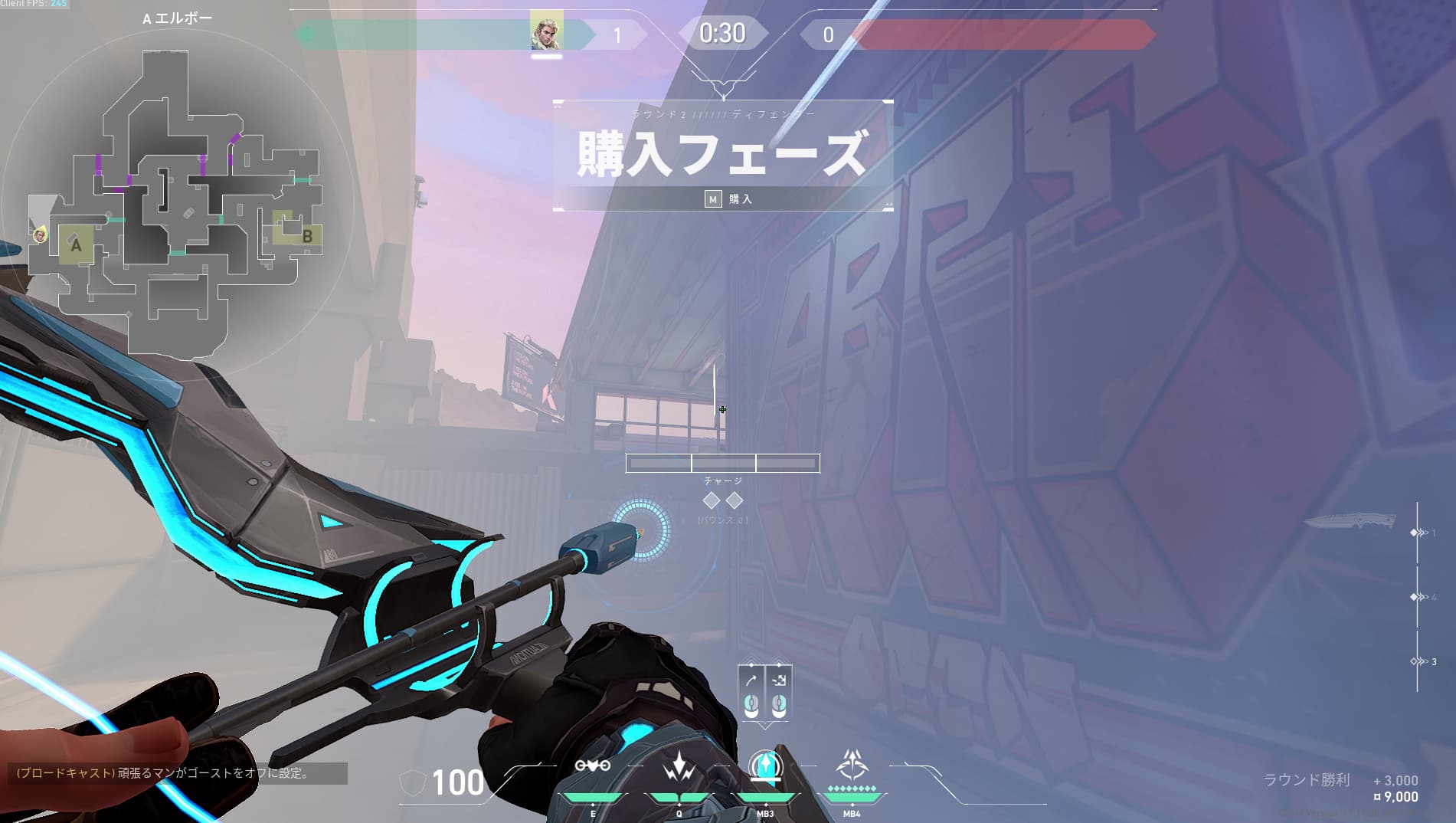Image resolution: width=1456 pixels, height=823 pixels.
Task: Click the バウンス: 0 bounce counter
Action: pyautogui.click(x=722, y=518)
